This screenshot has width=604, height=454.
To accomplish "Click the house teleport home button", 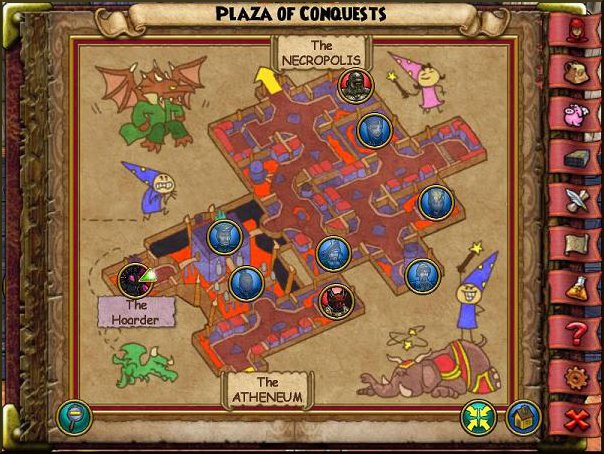I will click(x=524, y=416).
